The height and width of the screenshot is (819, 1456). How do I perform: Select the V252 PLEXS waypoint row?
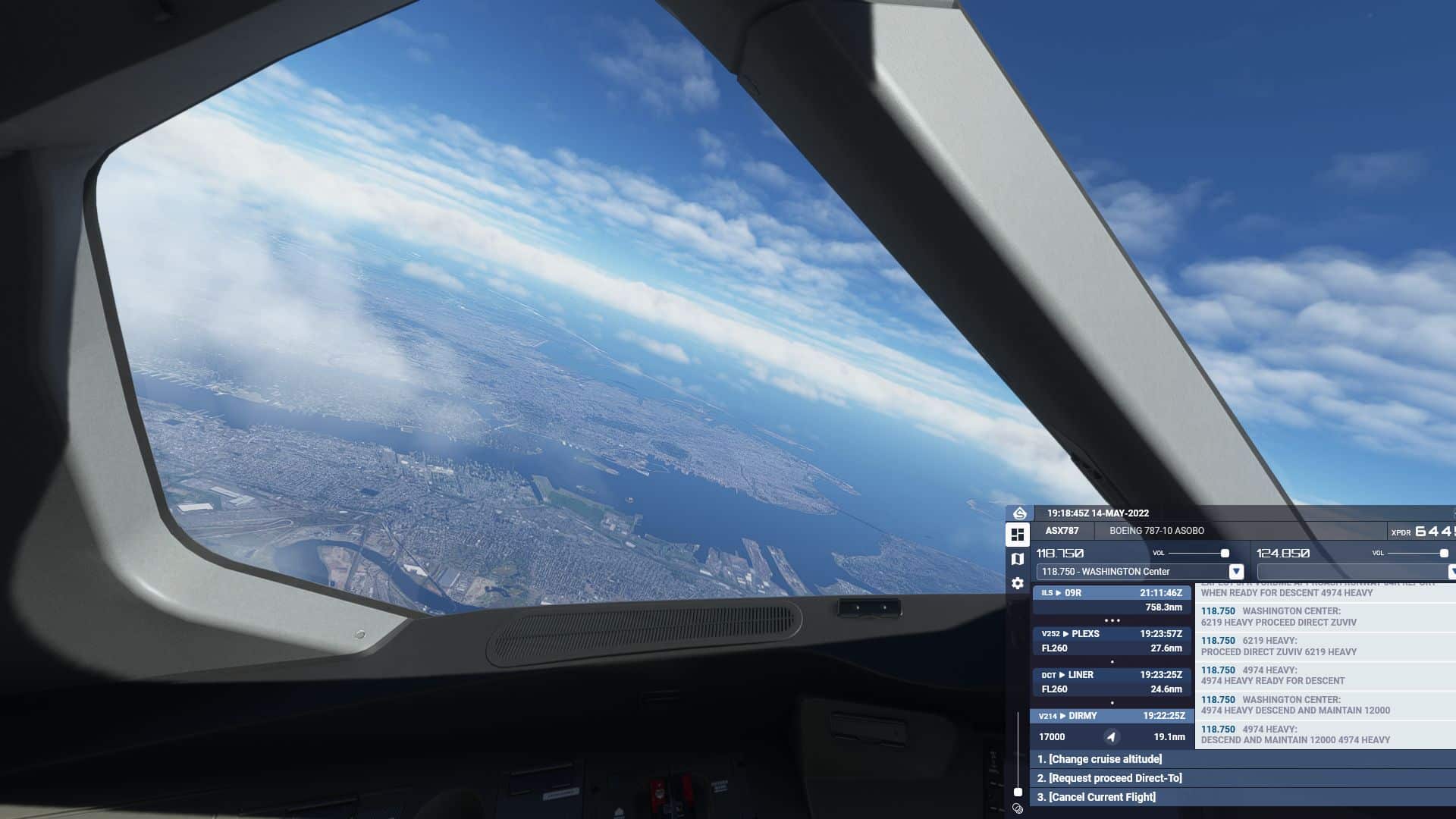1111,641
